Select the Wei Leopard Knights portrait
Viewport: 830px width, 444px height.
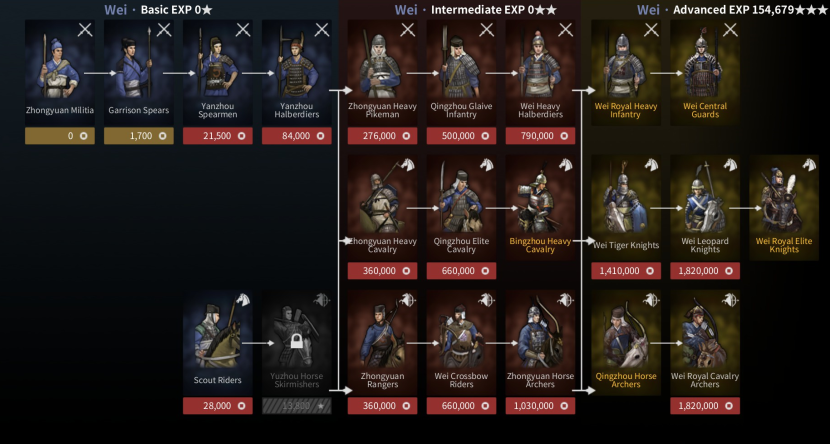click(705, 205)
